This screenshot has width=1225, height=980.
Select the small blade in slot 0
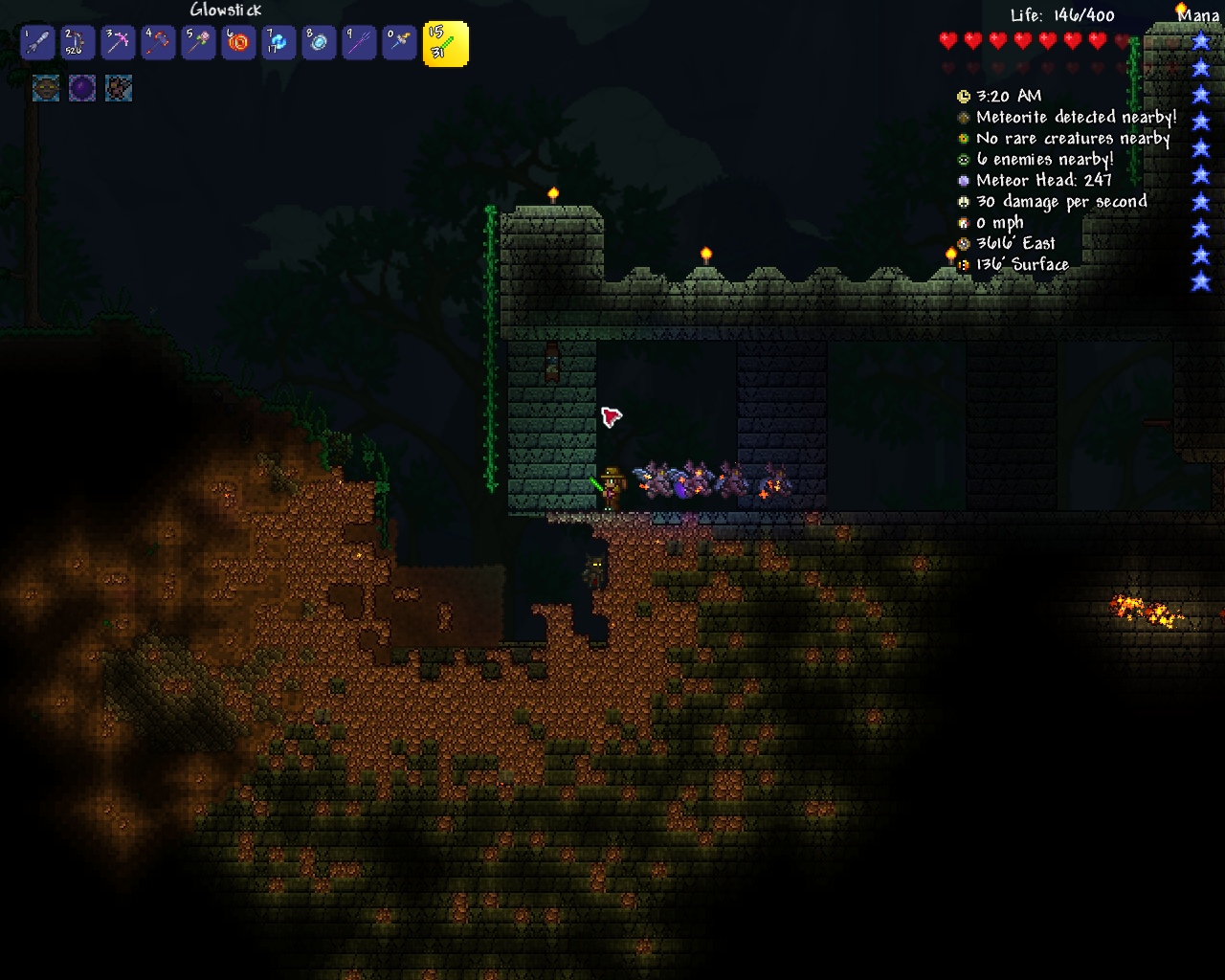tap(399, 43)
